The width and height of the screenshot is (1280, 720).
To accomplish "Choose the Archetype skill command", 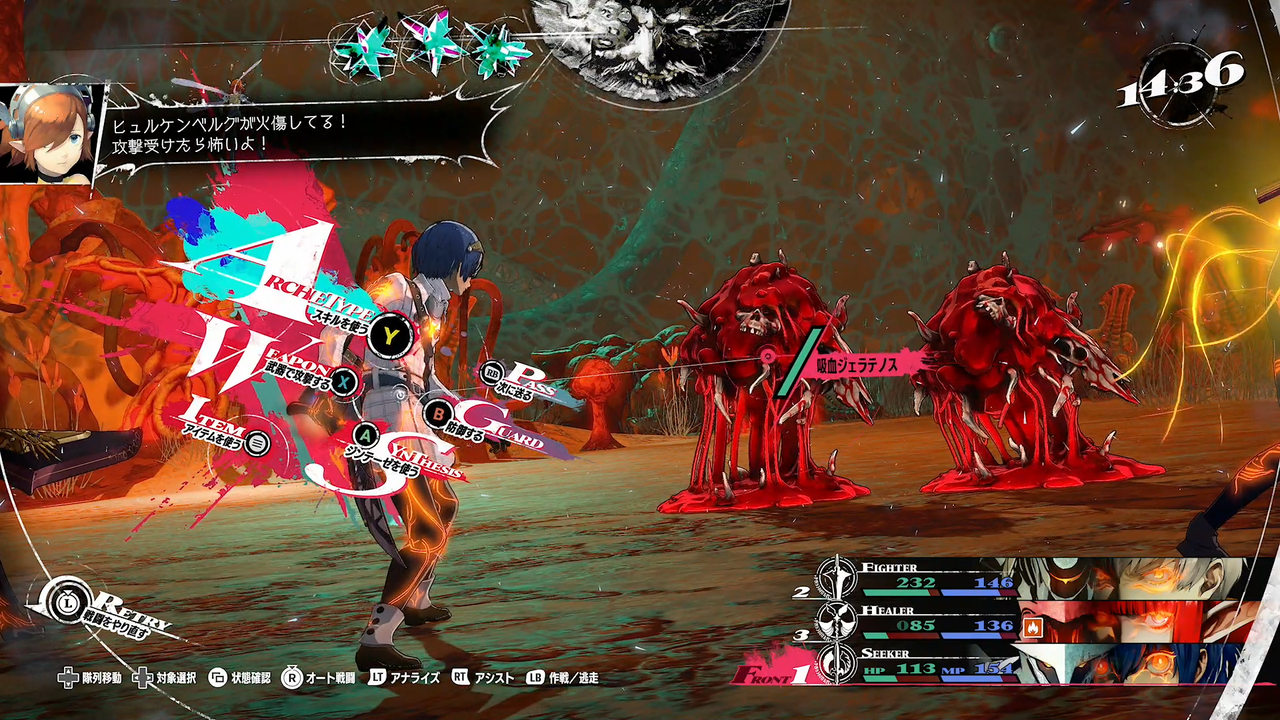I will (389, 335).
